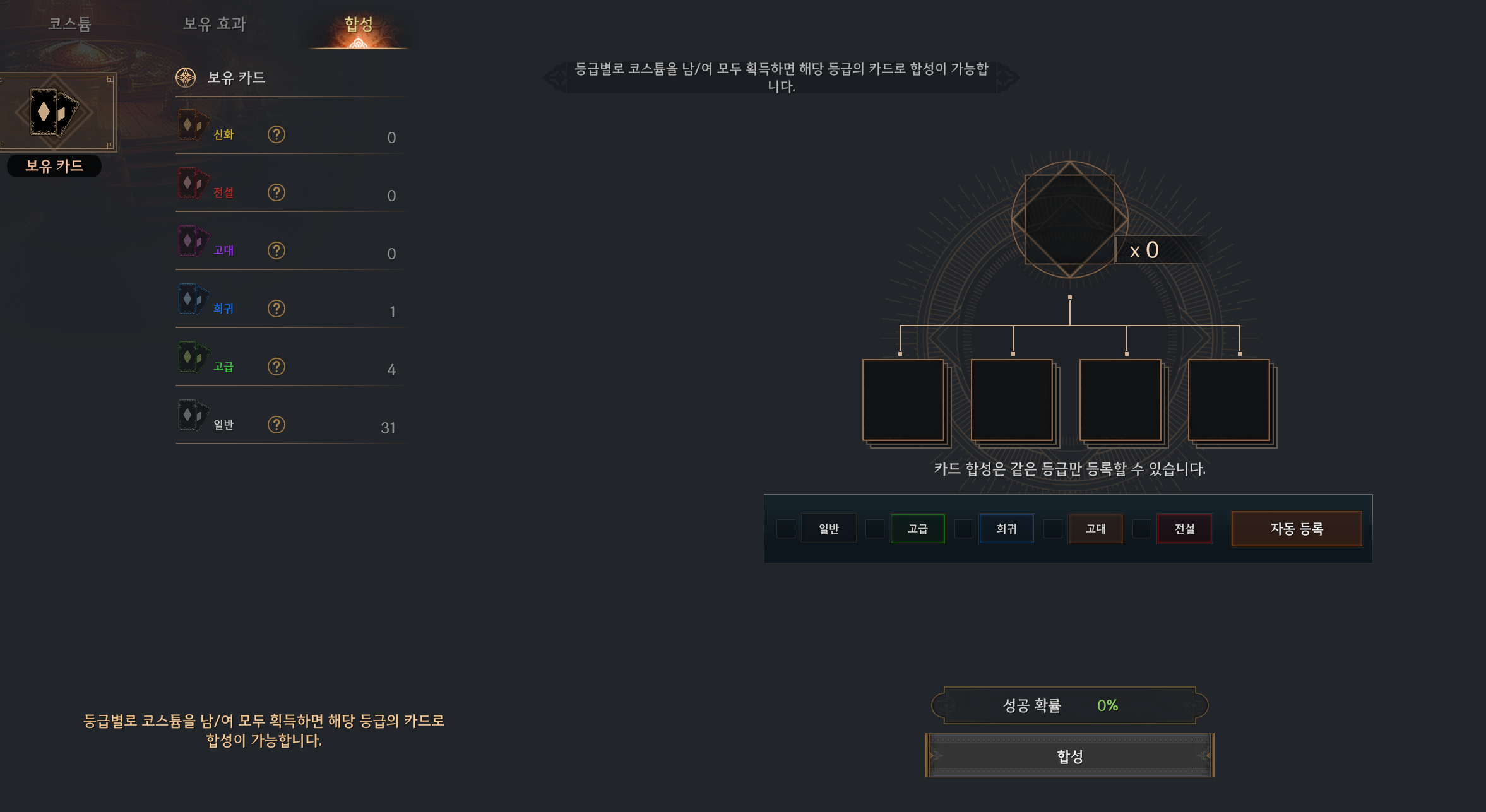Click the diamond-shaped fusion result slot
This screenshot has width=1486, height=812.
1069,220
